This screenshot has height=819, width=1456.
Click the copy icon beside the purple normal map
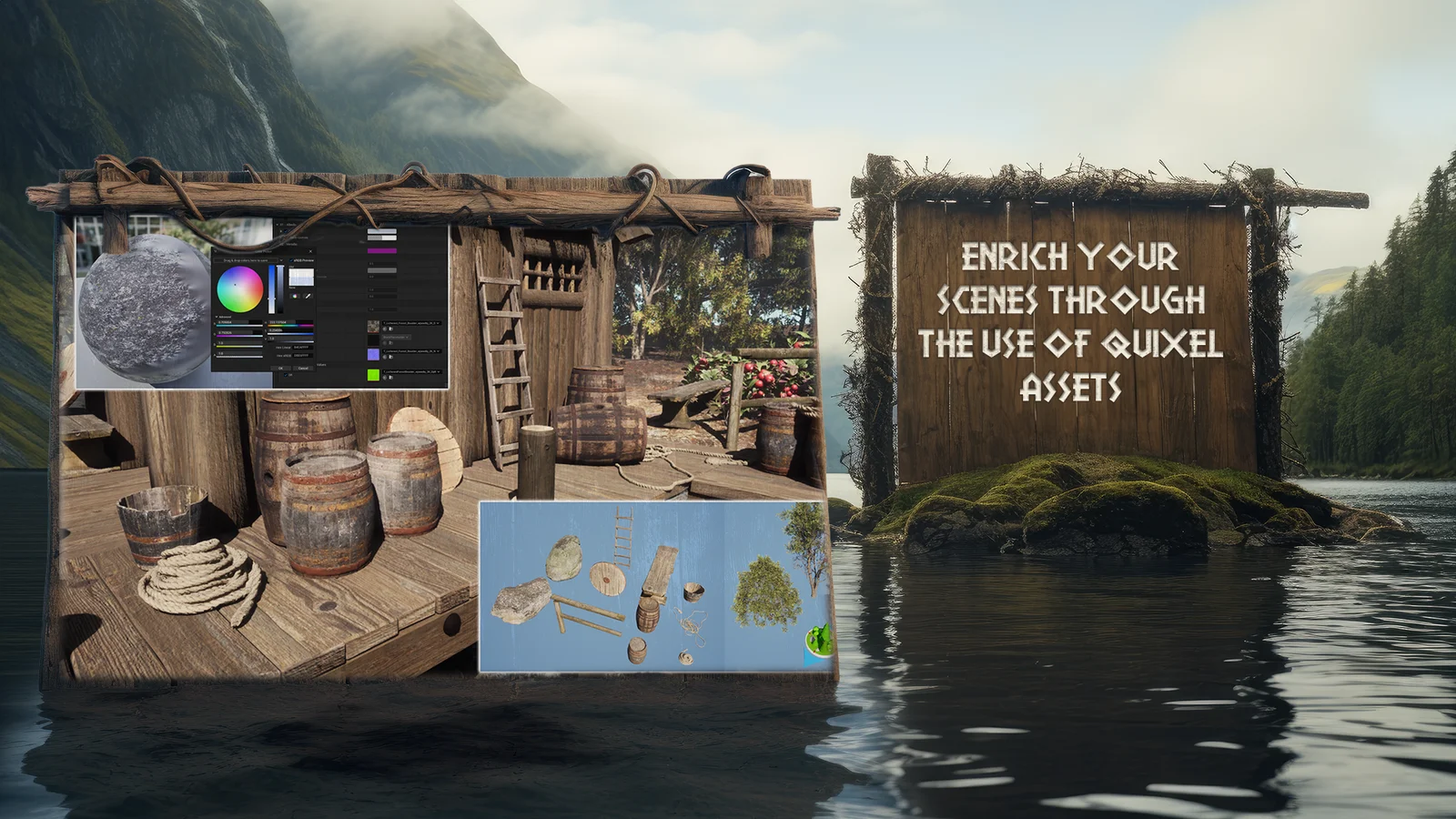[390, 356]
